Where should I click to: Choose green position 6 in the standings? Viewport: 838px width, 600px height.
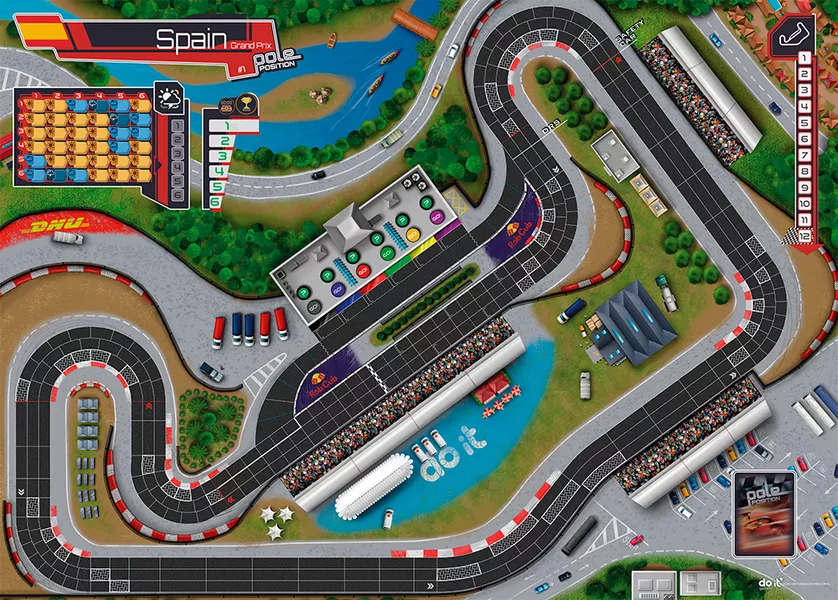216,202
